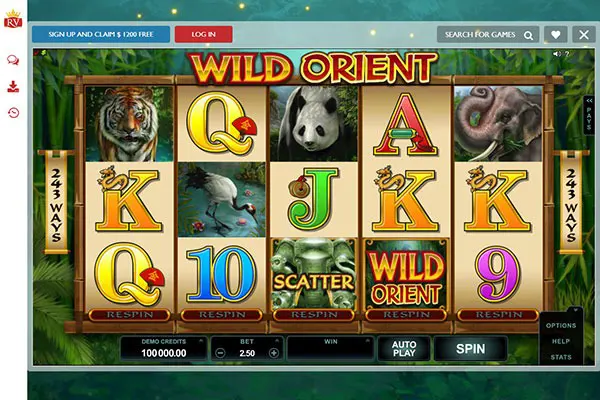Respin the reel under the Wild Orient symbol
Screen dimensions: 600x400
(406, 314)
